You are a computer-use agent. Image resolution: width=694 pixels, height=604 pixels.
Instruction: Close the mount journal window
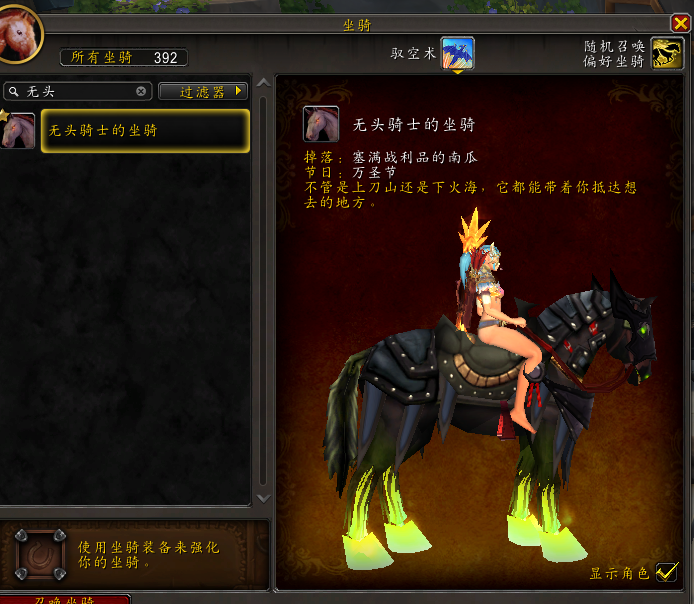tap(680, 24)
